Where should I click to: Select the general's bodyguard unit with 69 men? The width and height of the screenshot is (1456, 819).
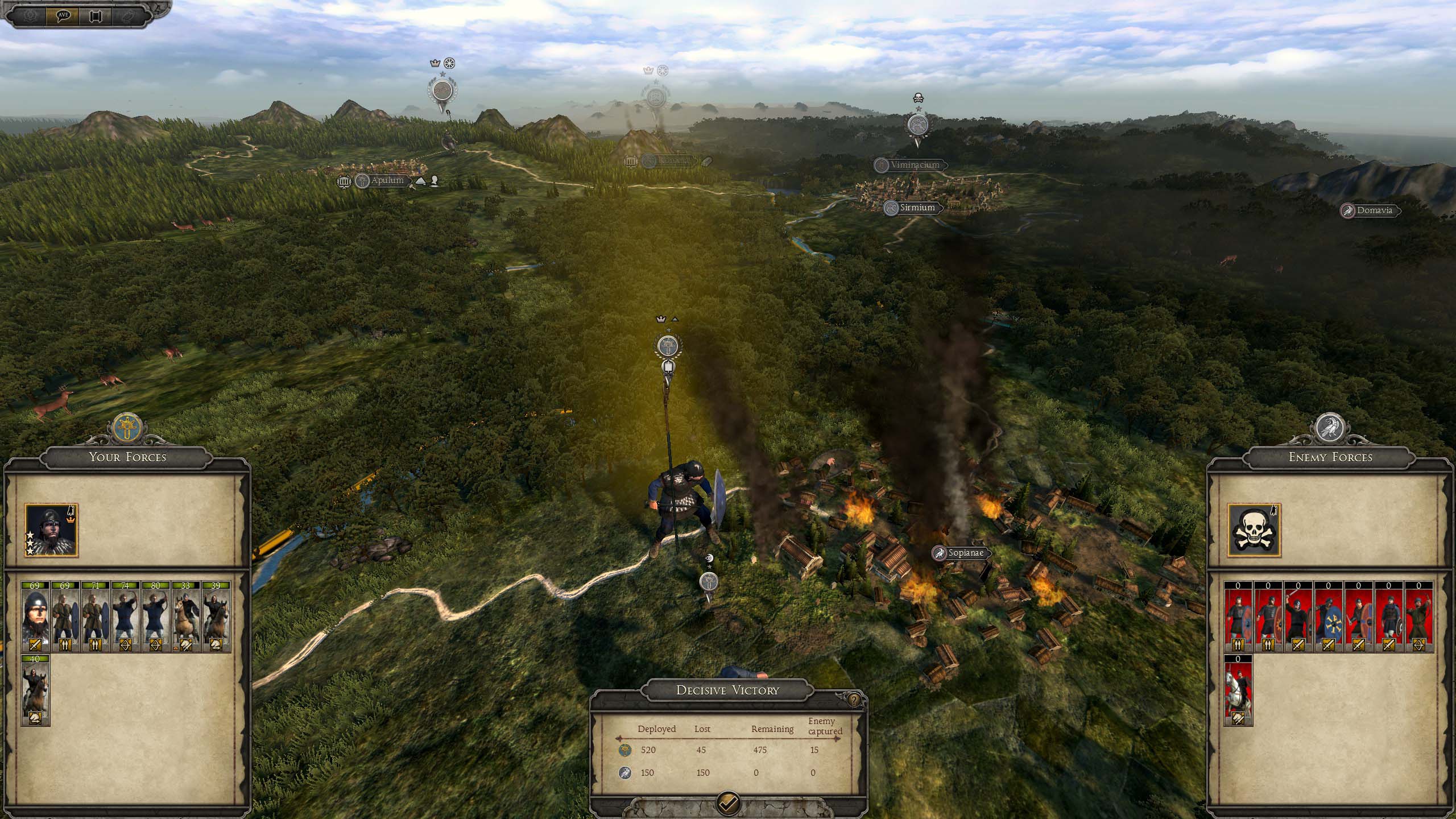coord(35,616)
